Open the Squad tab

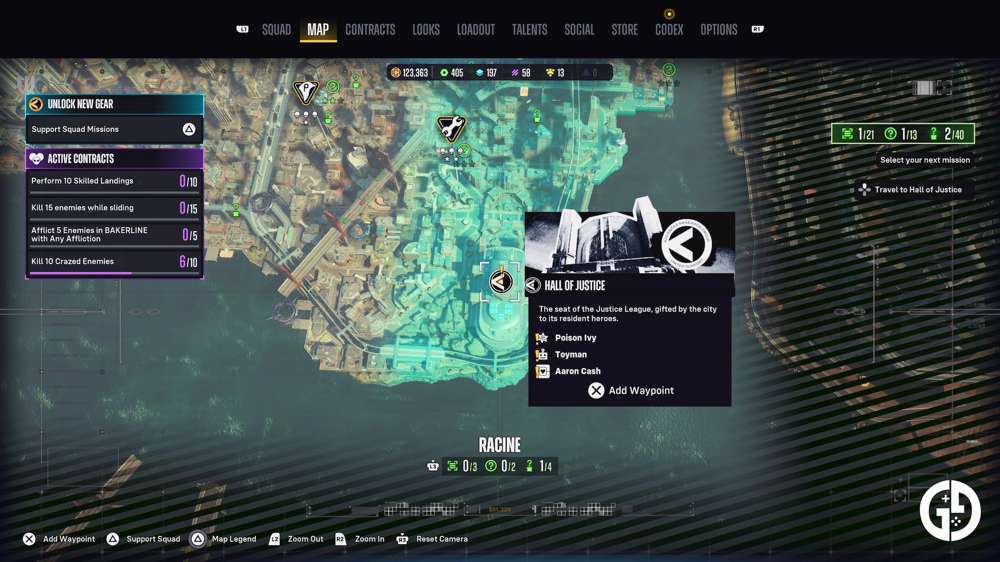click(276, 30)
